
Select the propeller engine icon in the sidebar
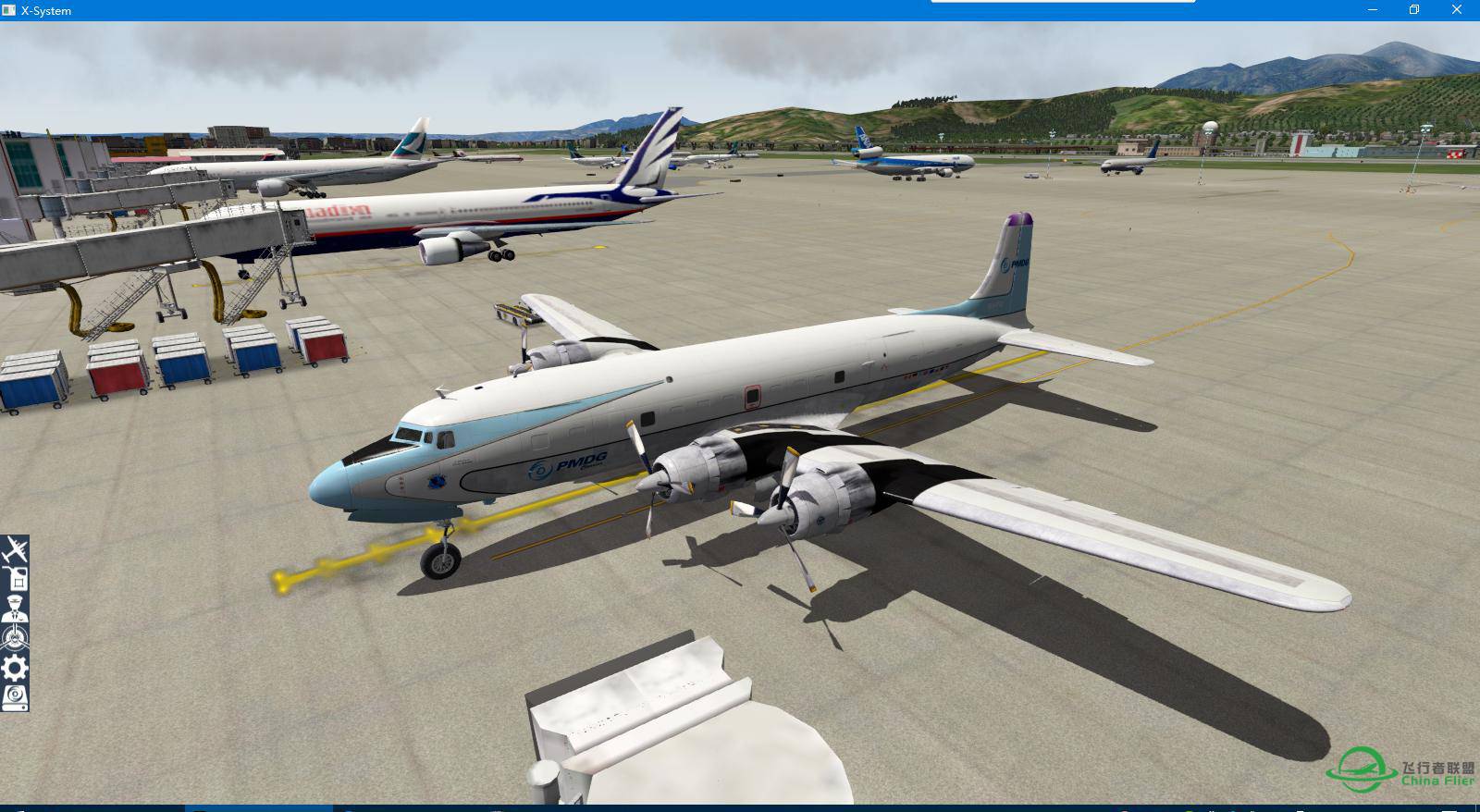pos(16,636)
